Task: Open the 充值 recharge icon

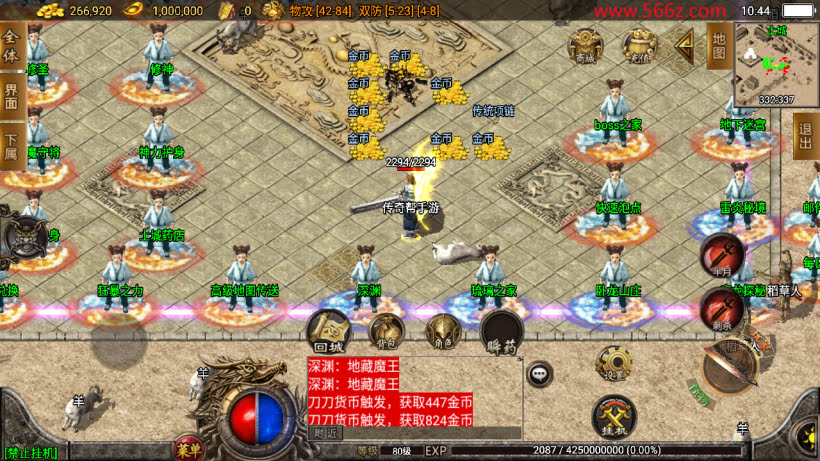Action: (637, 46)
